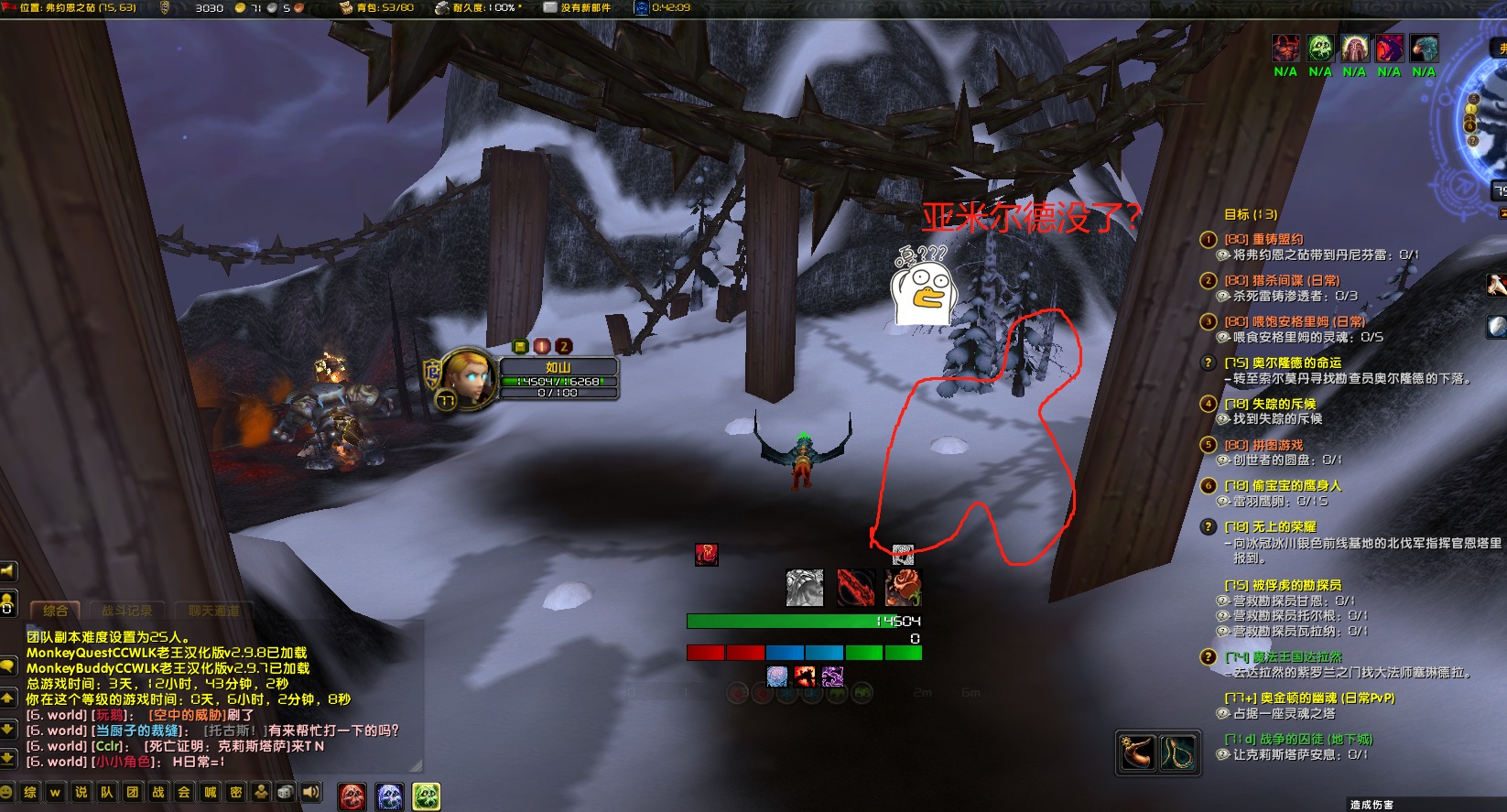Image resolution: width=1507 pixels, height=812 pixels.
Task: Activate the green skull presence icon
Action: click(426, 796)
